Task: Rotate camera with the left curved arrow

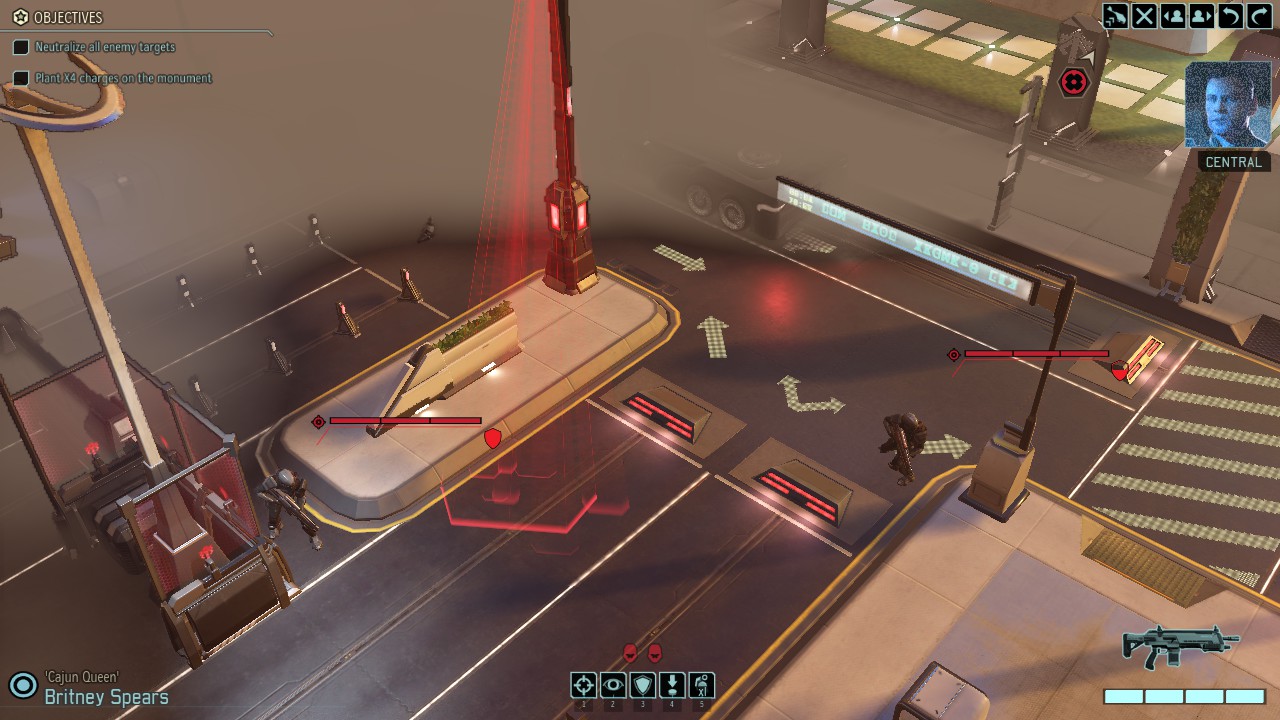Action: 1231,16
